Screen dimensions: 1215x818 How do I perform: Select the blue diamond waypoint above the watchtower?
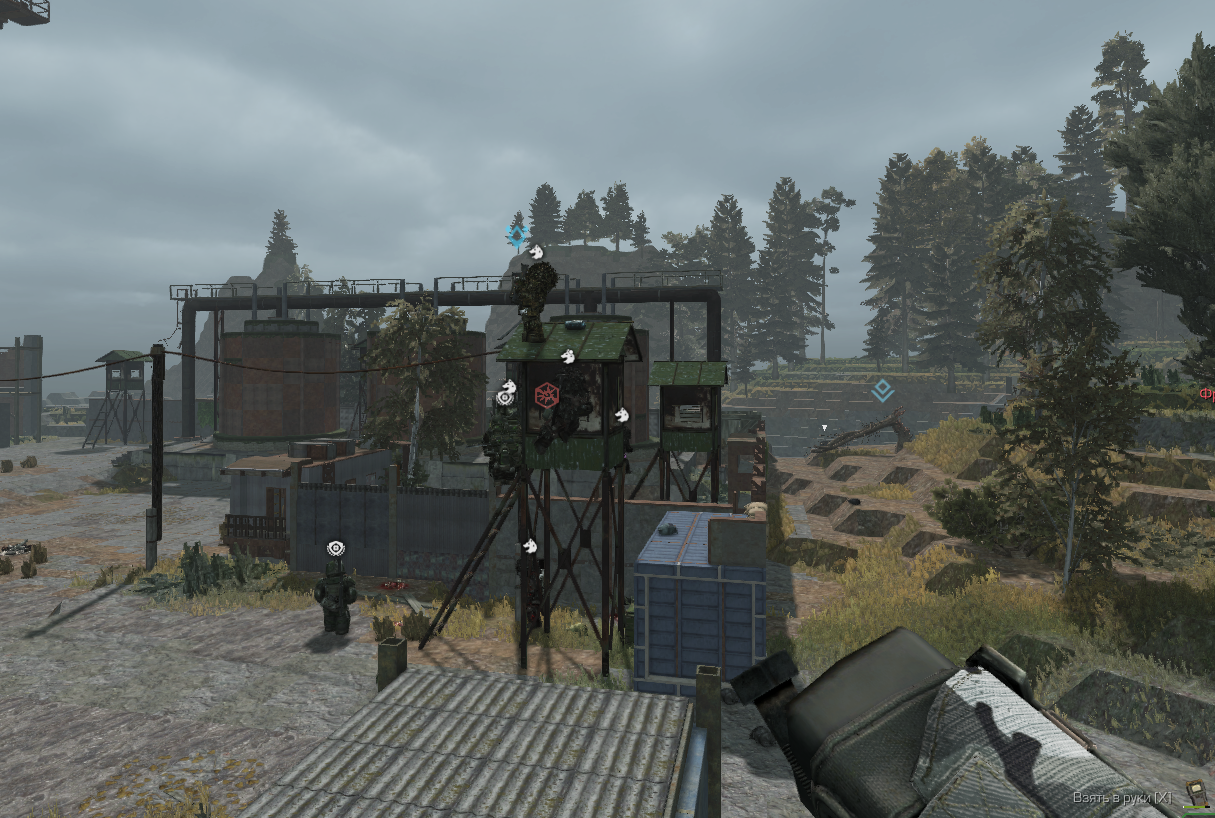coord(516,236)
